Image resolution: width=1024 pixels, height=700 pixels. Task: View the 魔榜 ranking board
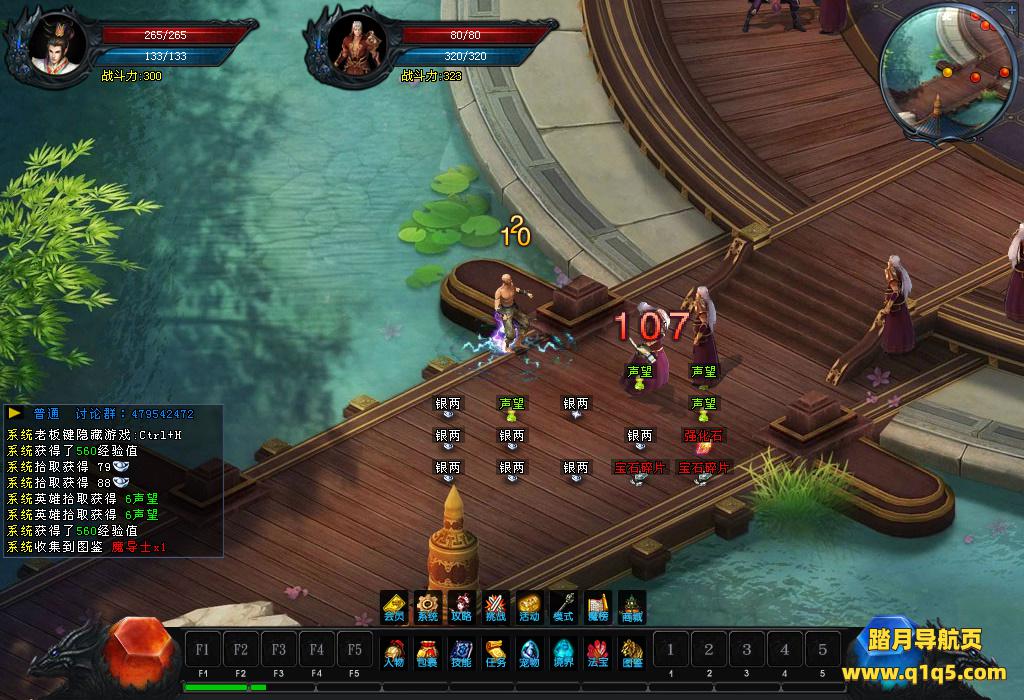tap(598, 607)
